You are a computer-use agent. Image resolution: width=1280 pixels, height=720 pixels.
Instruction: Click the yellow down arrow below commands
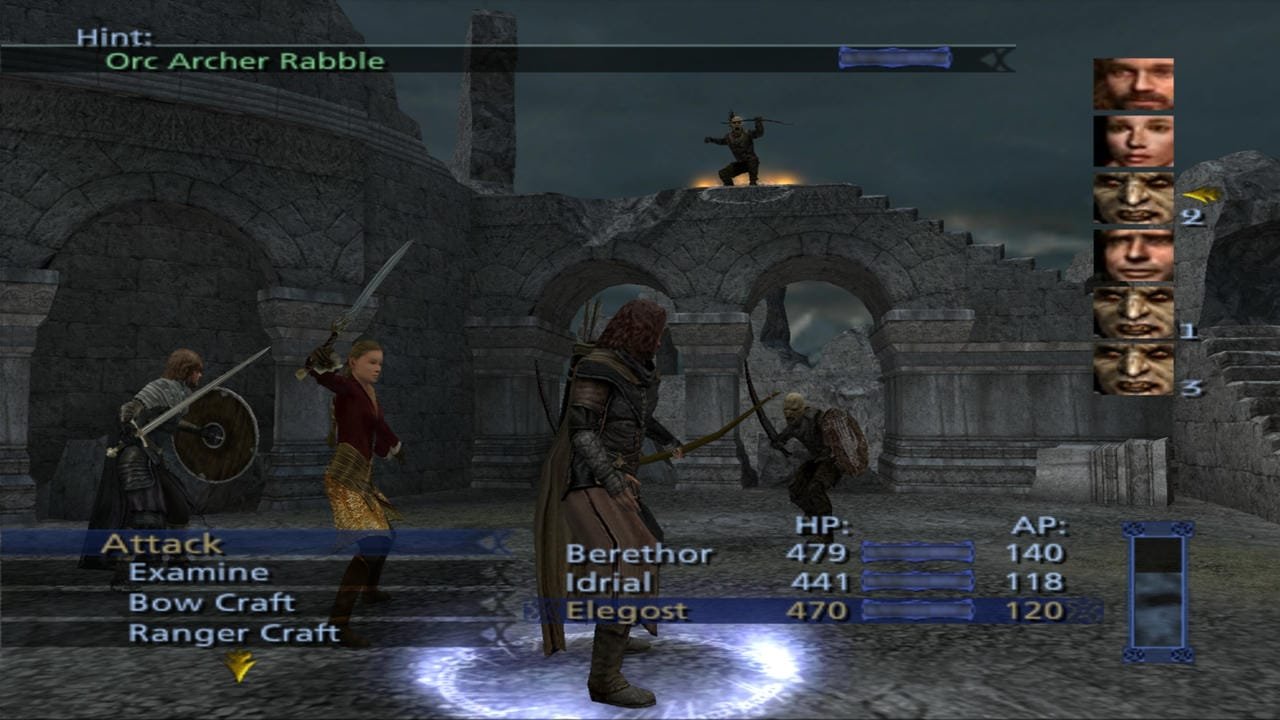click(239, 666)
